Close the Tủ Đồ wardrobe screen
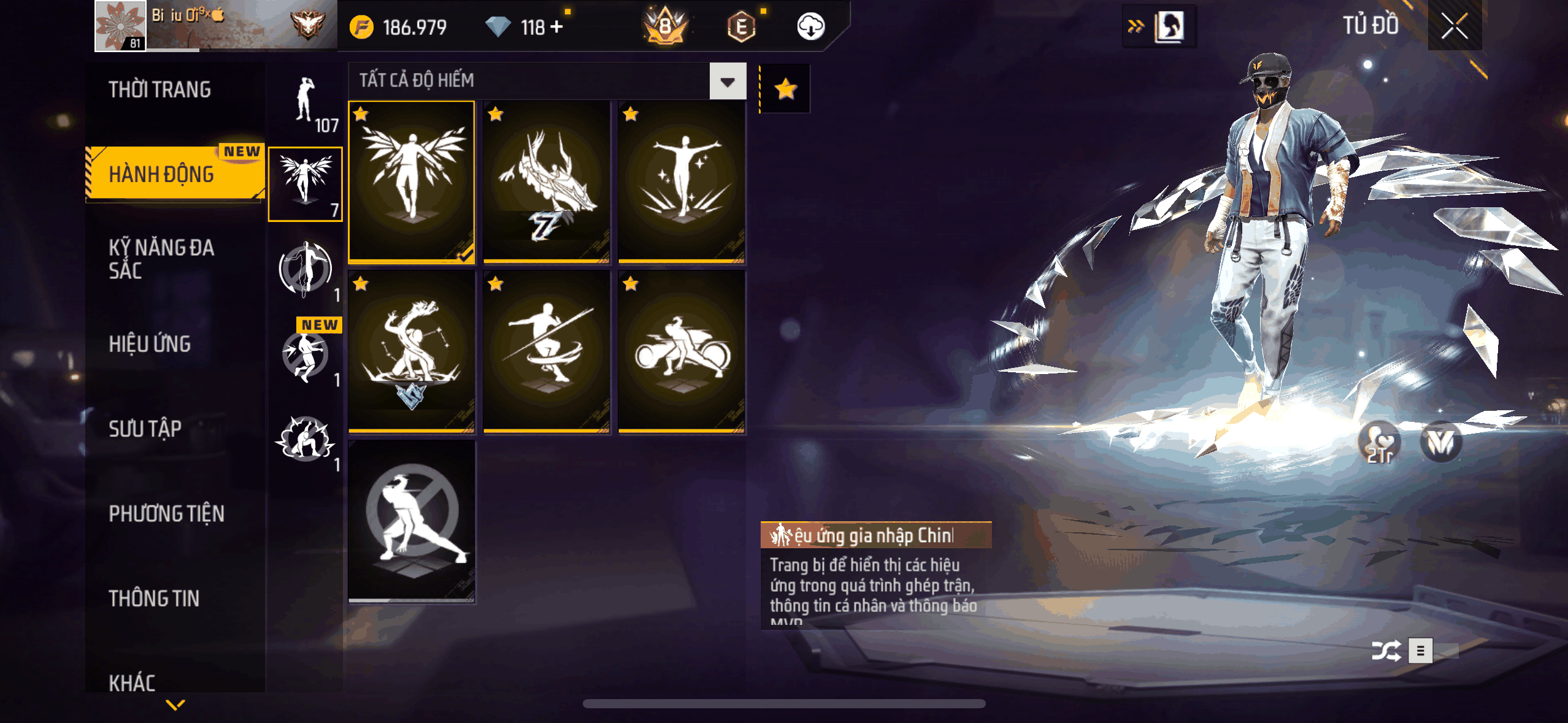This screenshot has width=1568, height=723. click(1454, 26)
